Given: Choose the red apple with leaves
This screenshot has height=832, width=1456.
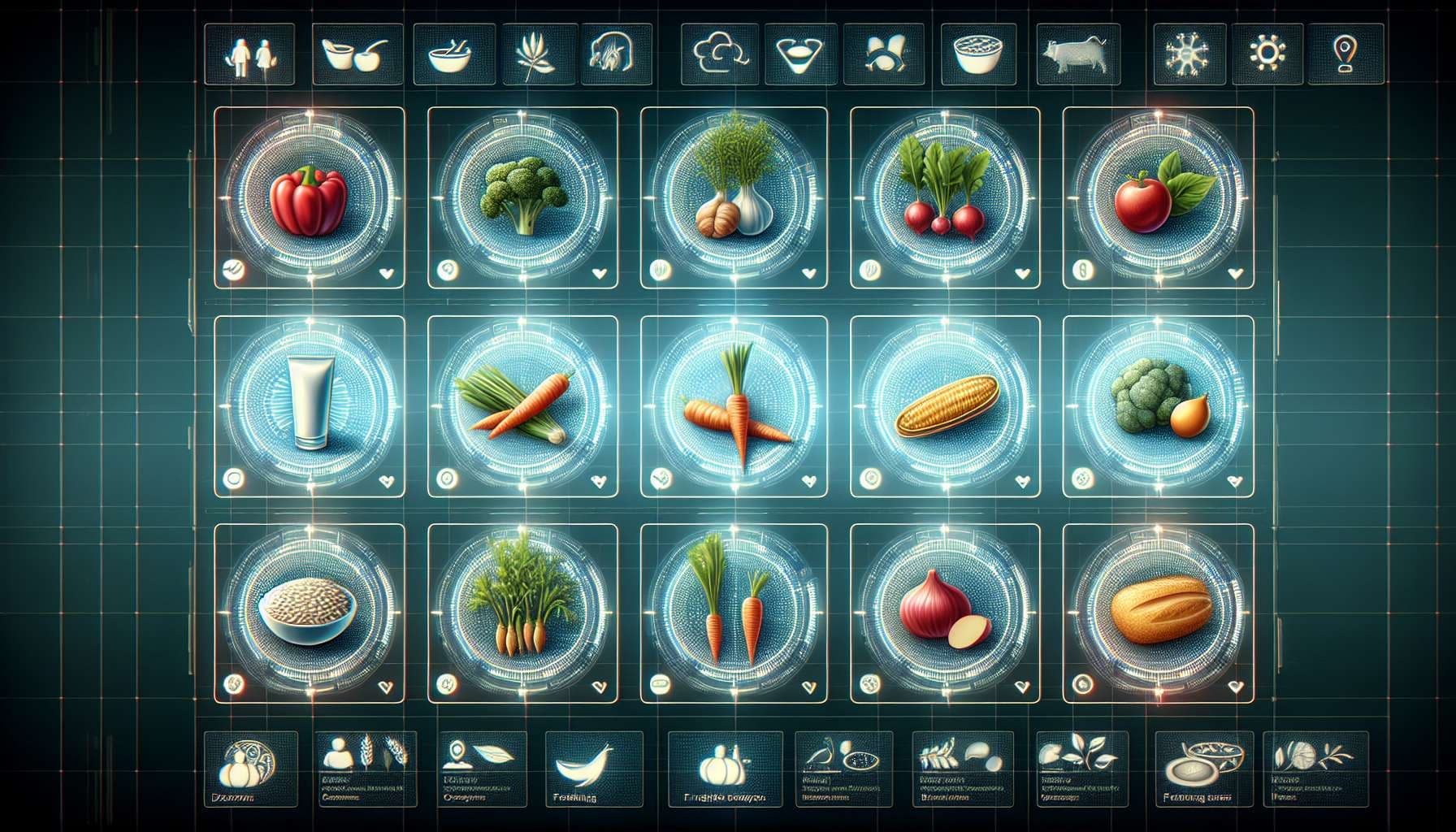Looking at the screenshot, I should [1157, 197].
